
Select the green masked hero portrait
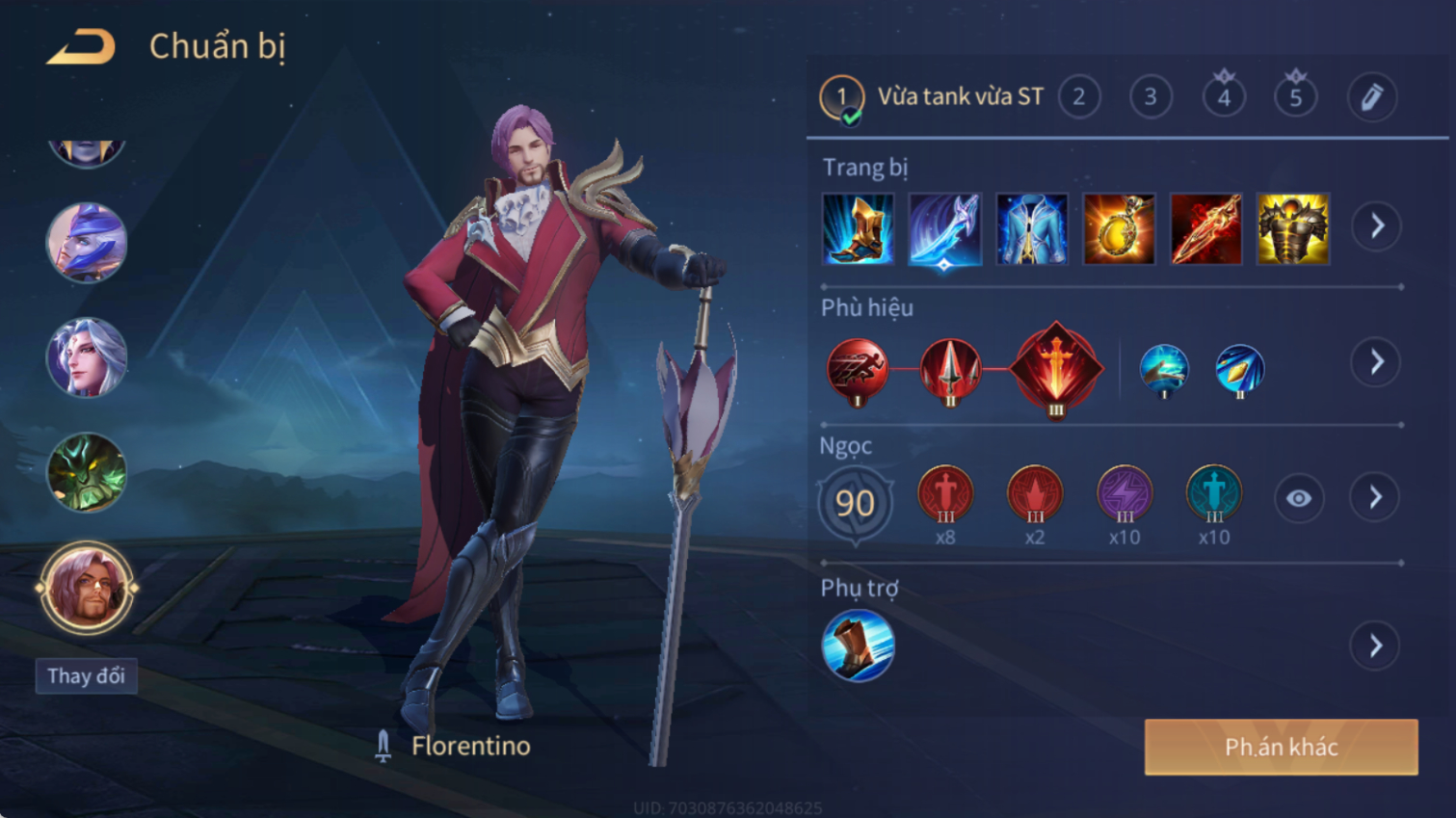[x=87, y=472]
